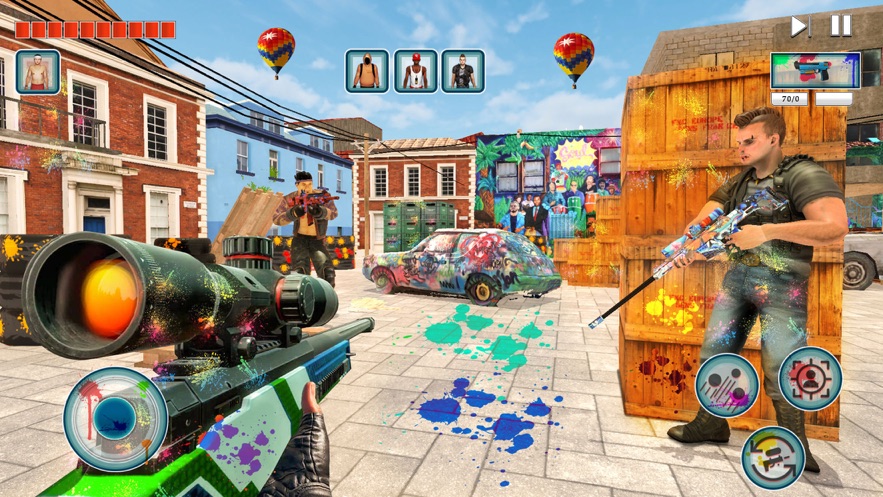
Task: Choose the enemy portrait with red cap
Action: point(415,71)
